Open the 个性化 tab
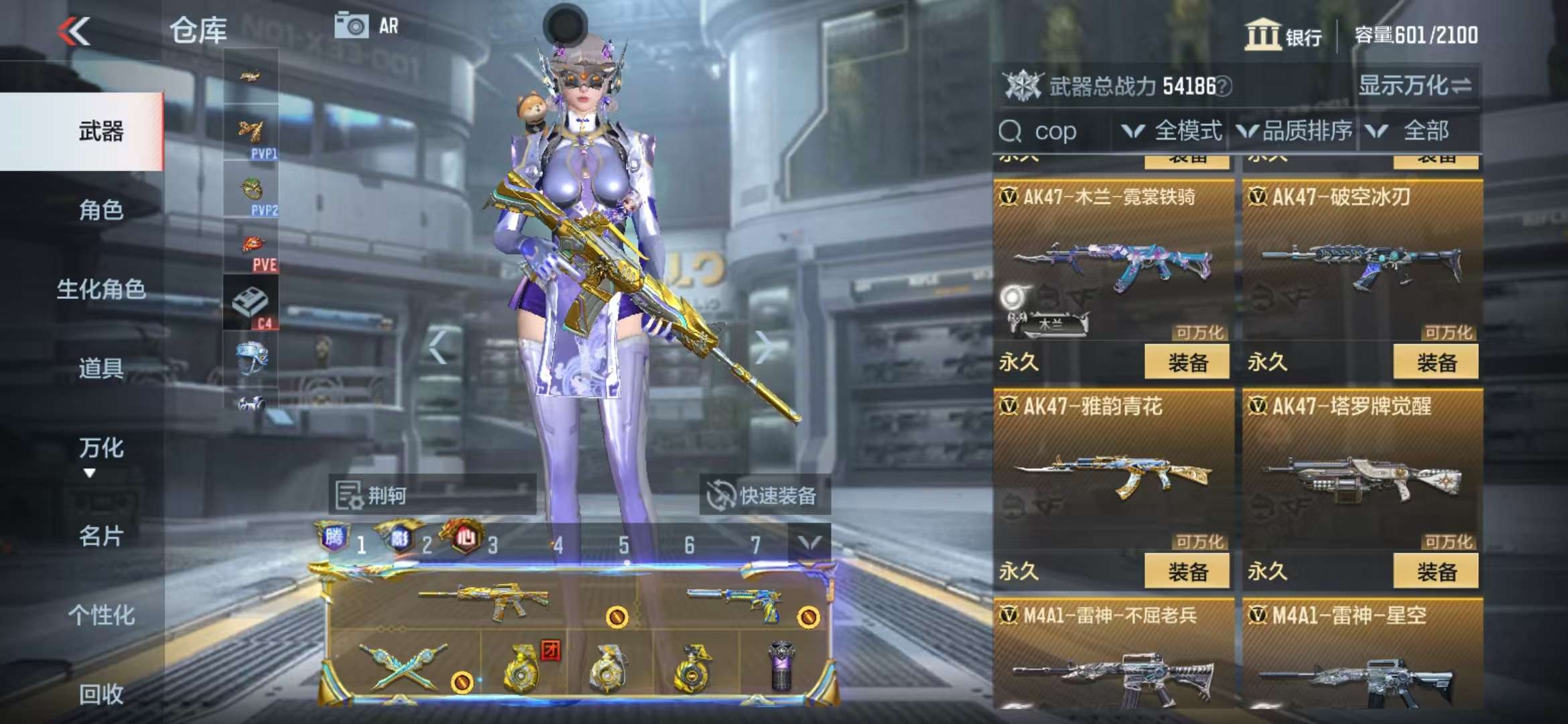Viewport: 1568px width, 724px height. click(x=101, y=615)
